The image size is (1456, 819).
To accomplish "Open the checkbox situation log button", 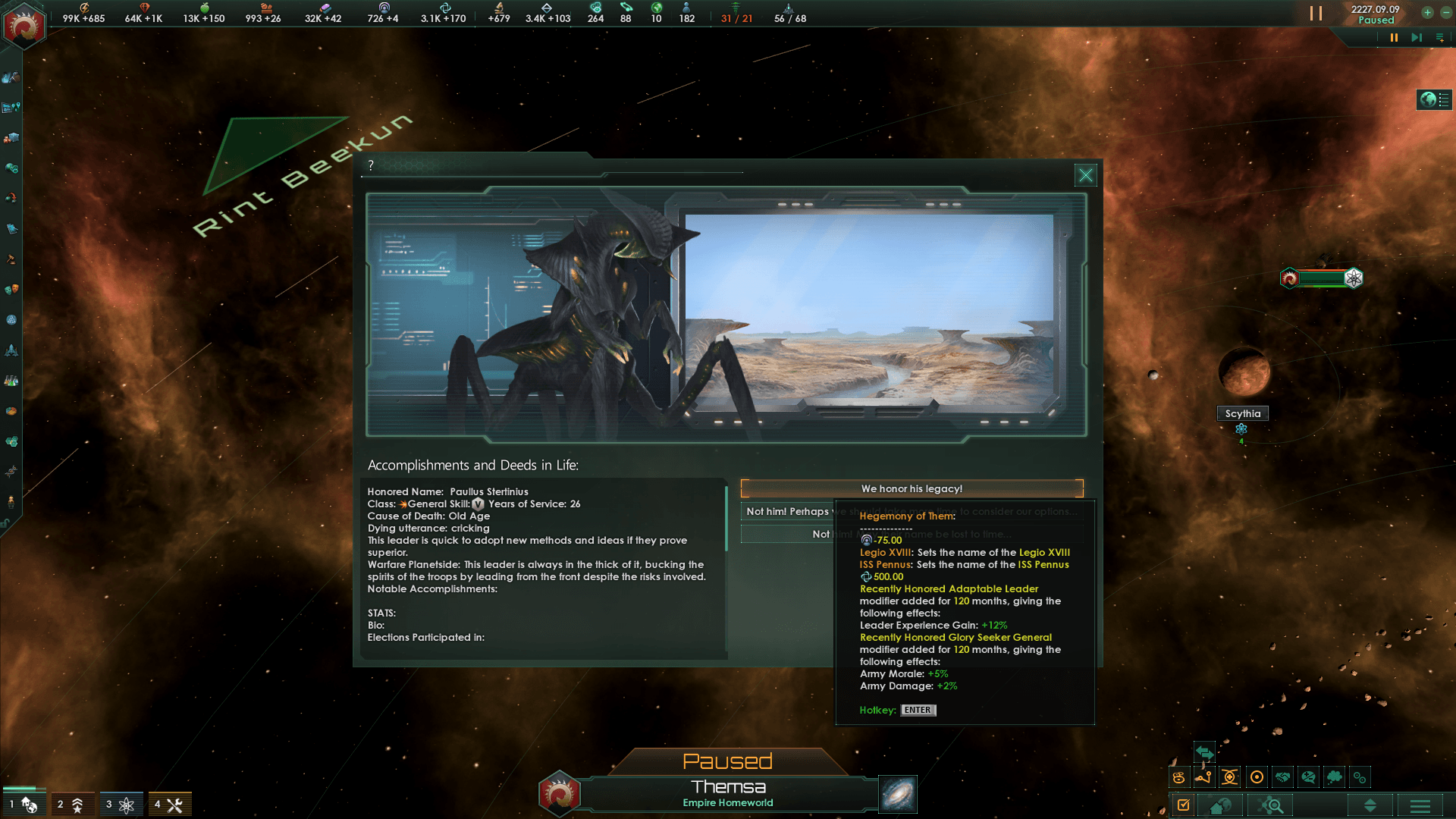I will click(1184, 805).
